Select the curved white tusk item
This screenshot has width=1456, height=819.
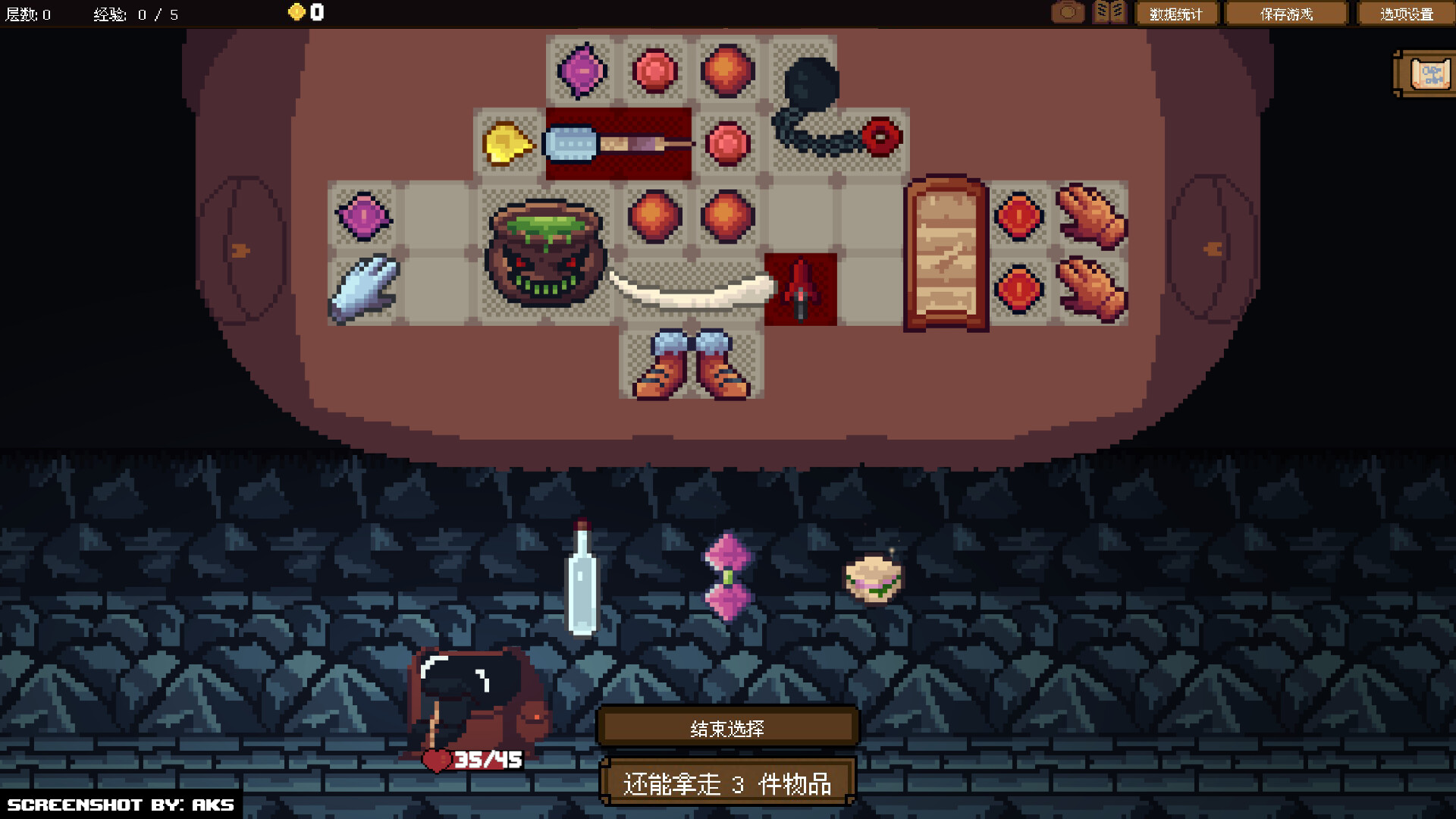click(686, 292)
